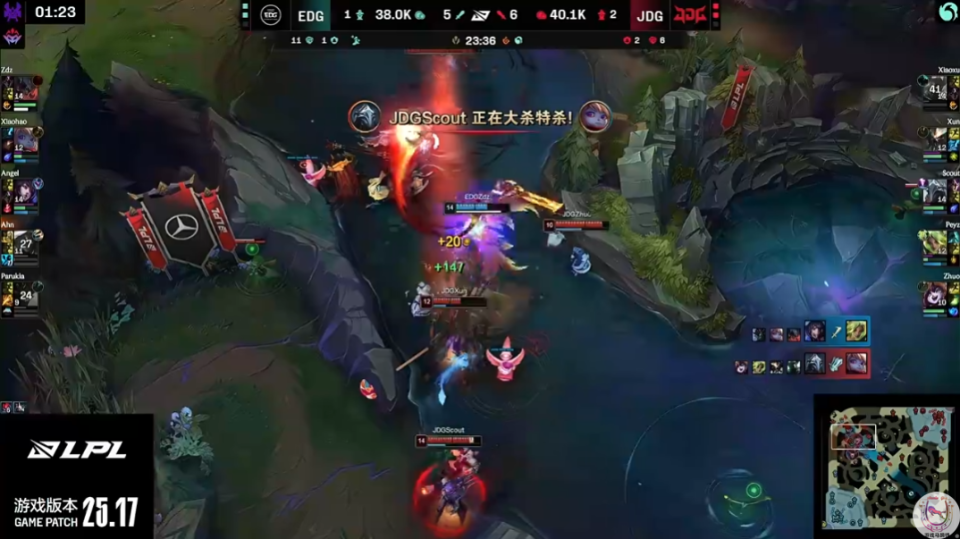
Task: Select Xiaohao's champion portrait
Action: tap(25, 141)
